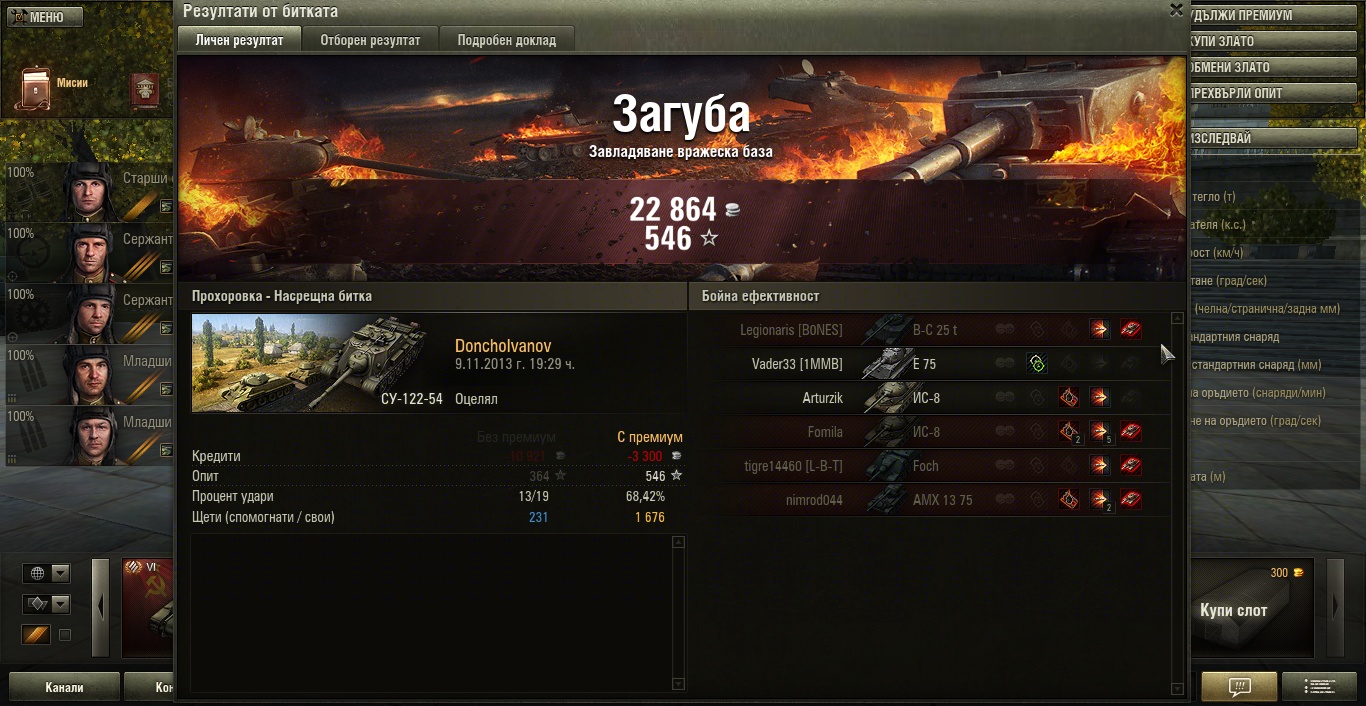
Task: Open the МЕНЮ button
Action: point(42,17)
